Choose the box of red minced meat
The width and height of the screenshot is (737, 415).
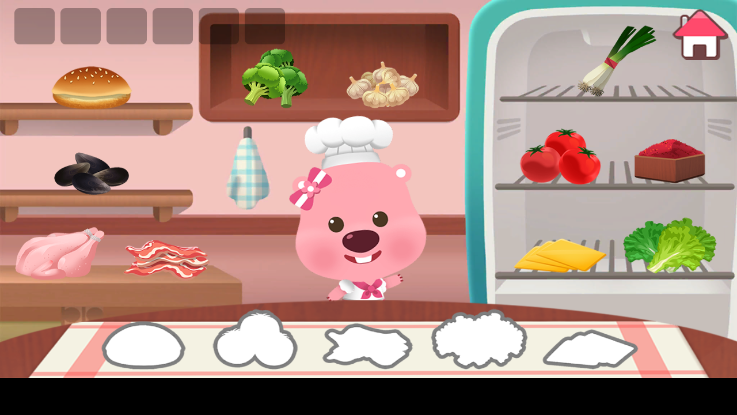coord(669,160)
